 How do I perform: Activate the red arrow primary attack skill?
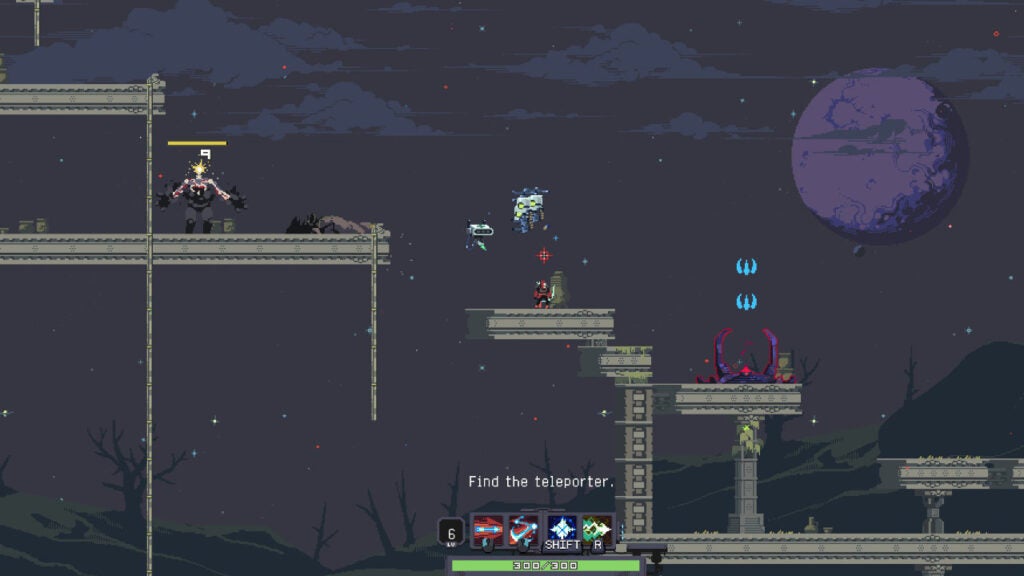pos(488,529)
